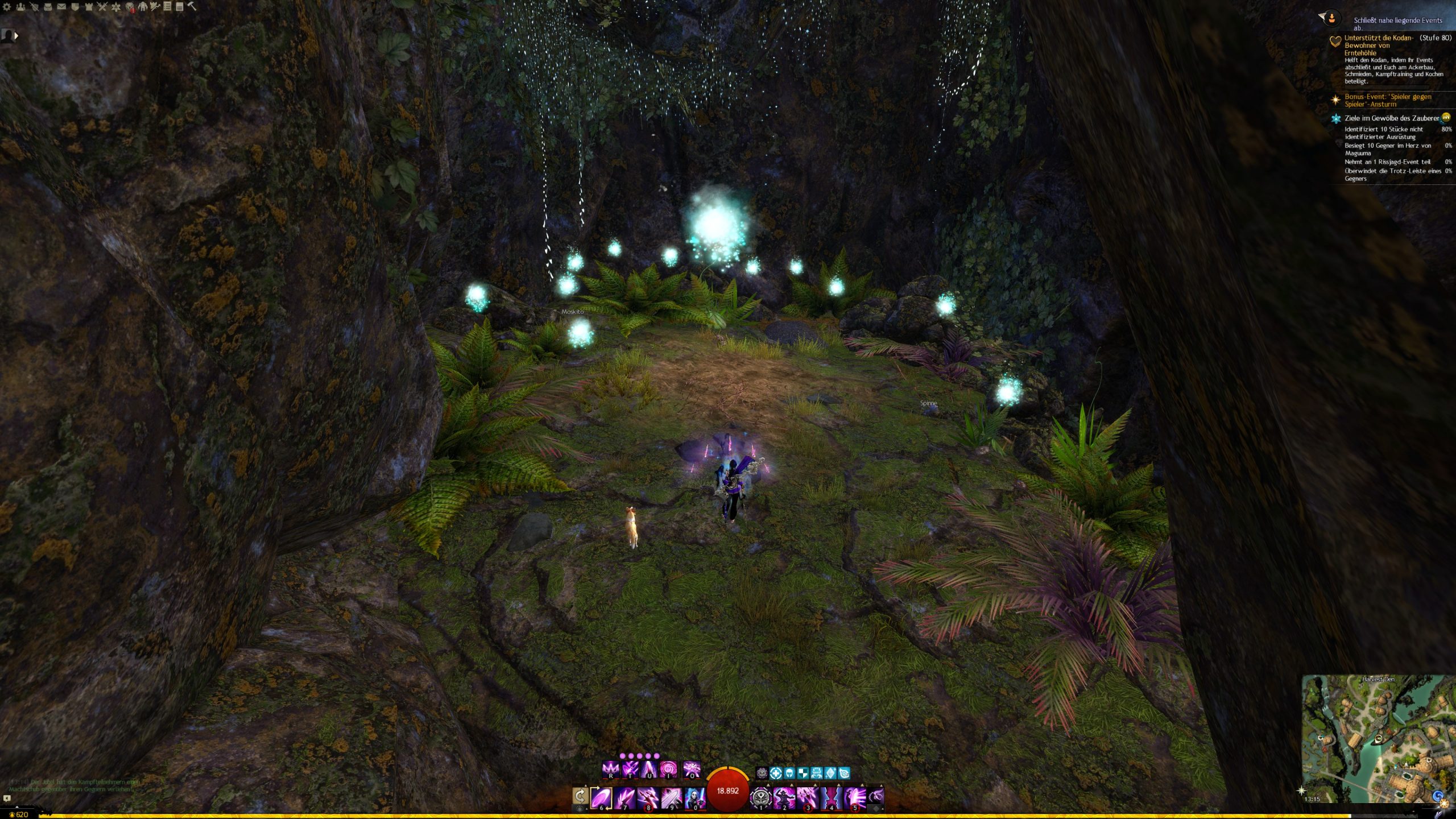Expand the party portrait arrow
1456x819 pixels.
16,36
